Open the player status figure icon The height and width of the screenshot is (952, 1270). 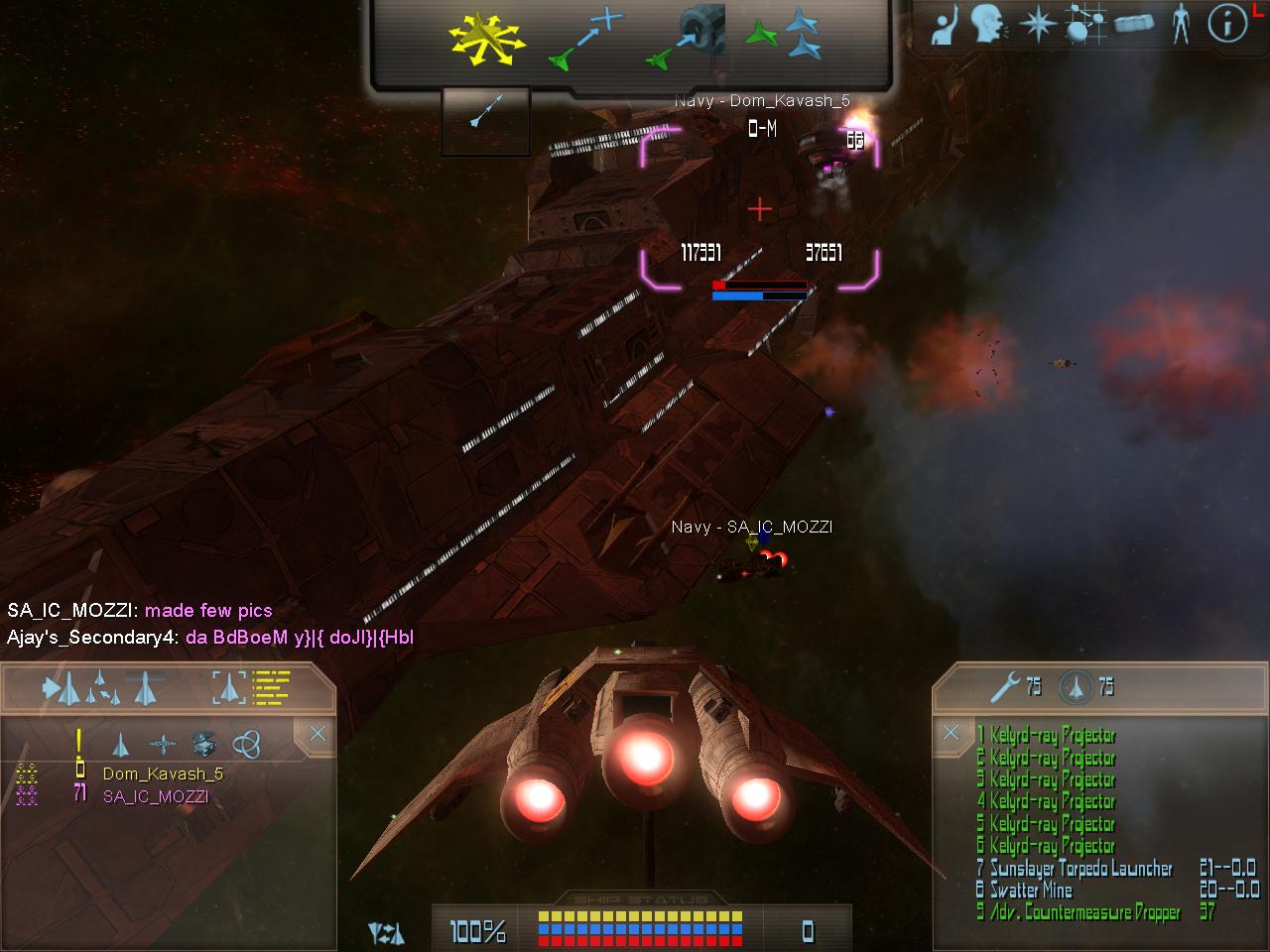1180,24
